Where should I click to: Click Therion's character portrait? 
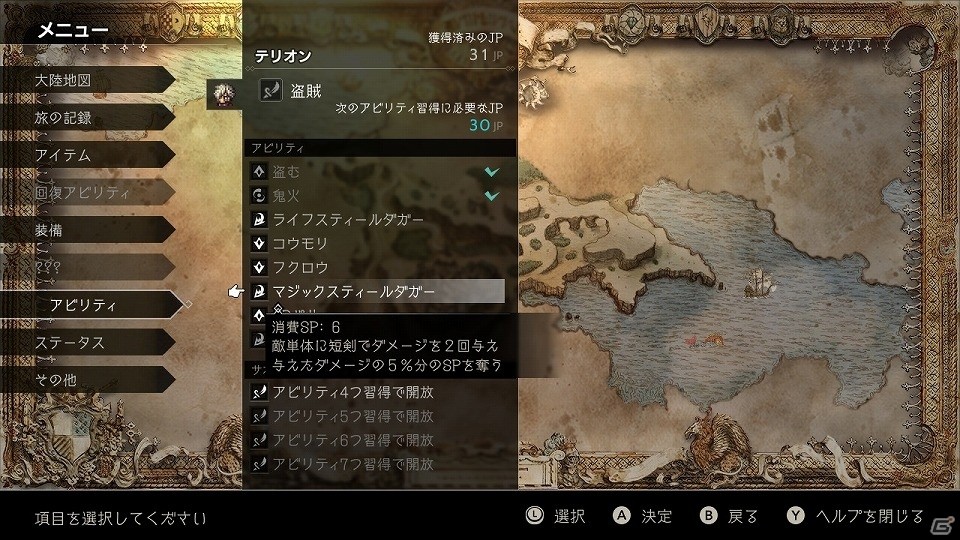223,93
